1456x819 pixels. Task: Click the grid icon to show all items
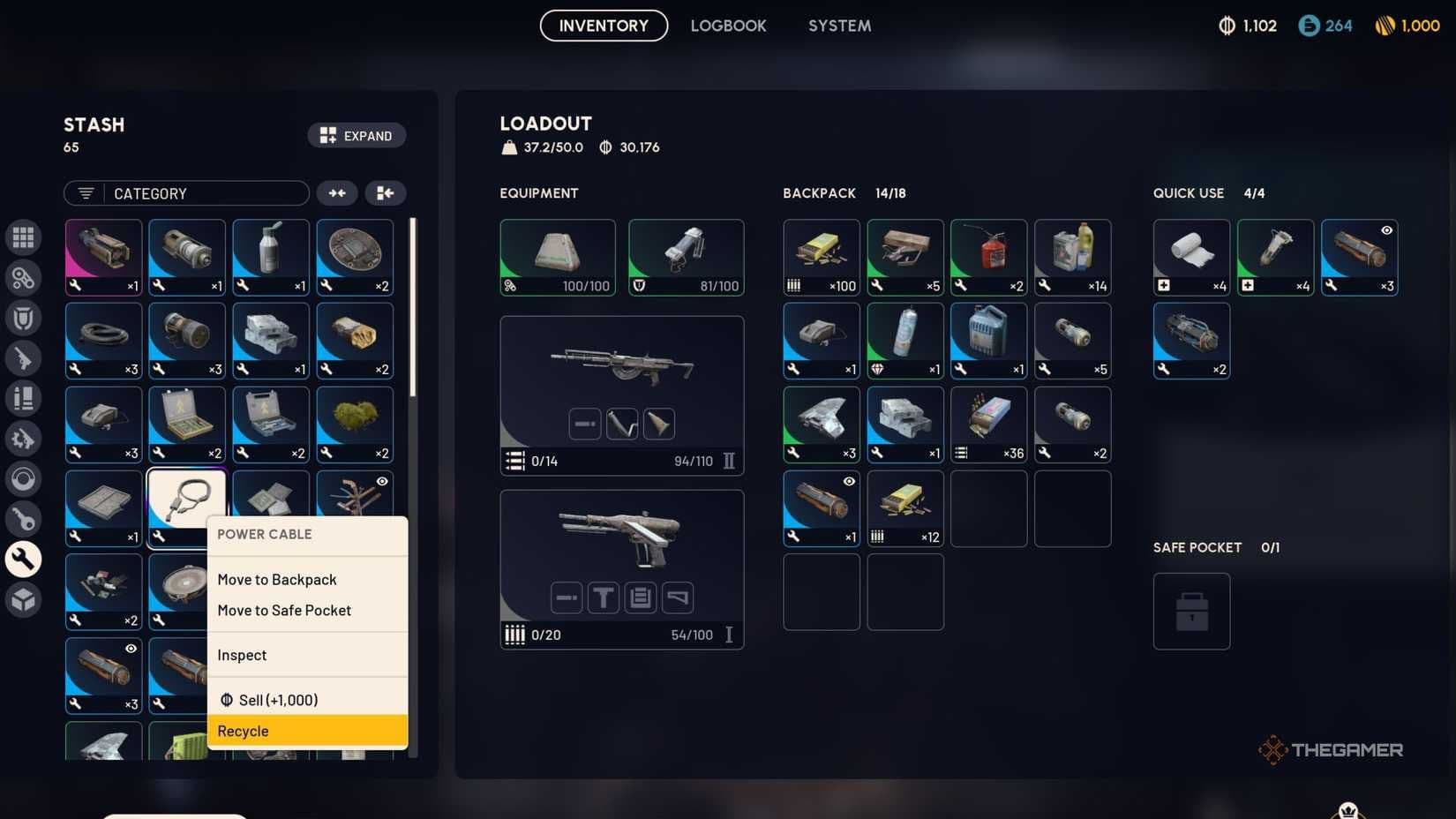click(x=24, y=237)
